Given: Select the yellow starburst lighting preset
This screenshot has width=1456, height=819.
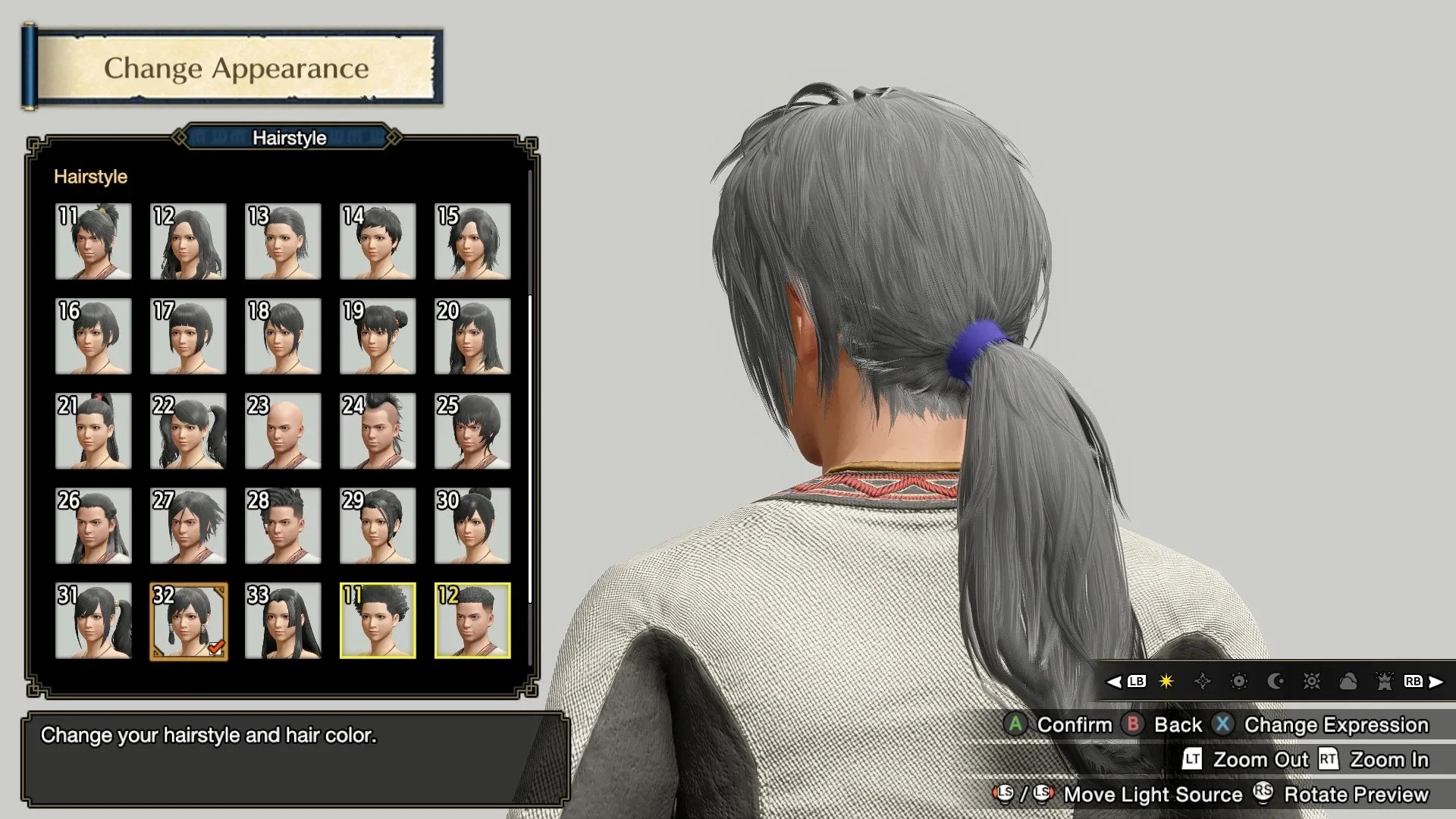Looking at the screenshot, I should (x=1166, y=682).
